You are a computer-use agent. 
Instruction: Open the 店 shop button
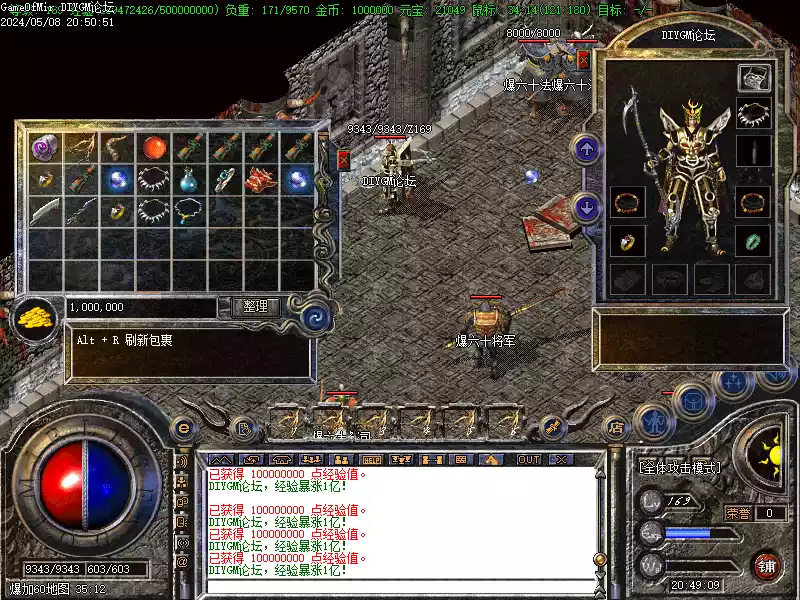(x=617, y=427)
